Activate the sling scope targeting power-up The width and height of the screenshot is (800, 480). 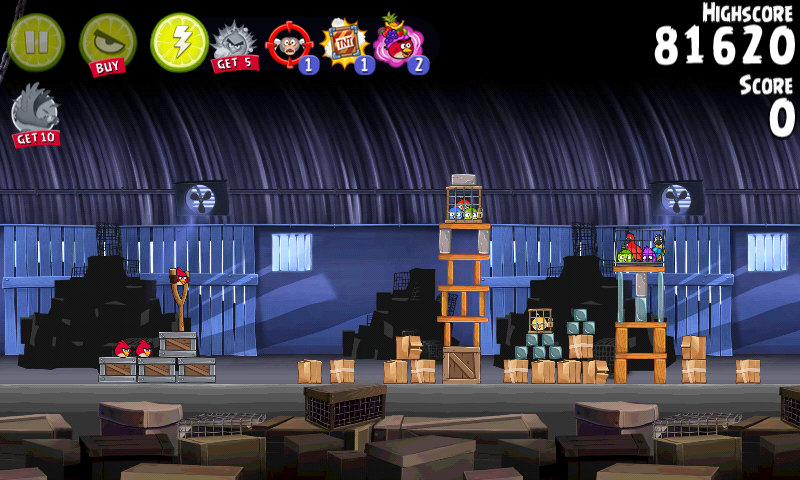pos(289,45)
